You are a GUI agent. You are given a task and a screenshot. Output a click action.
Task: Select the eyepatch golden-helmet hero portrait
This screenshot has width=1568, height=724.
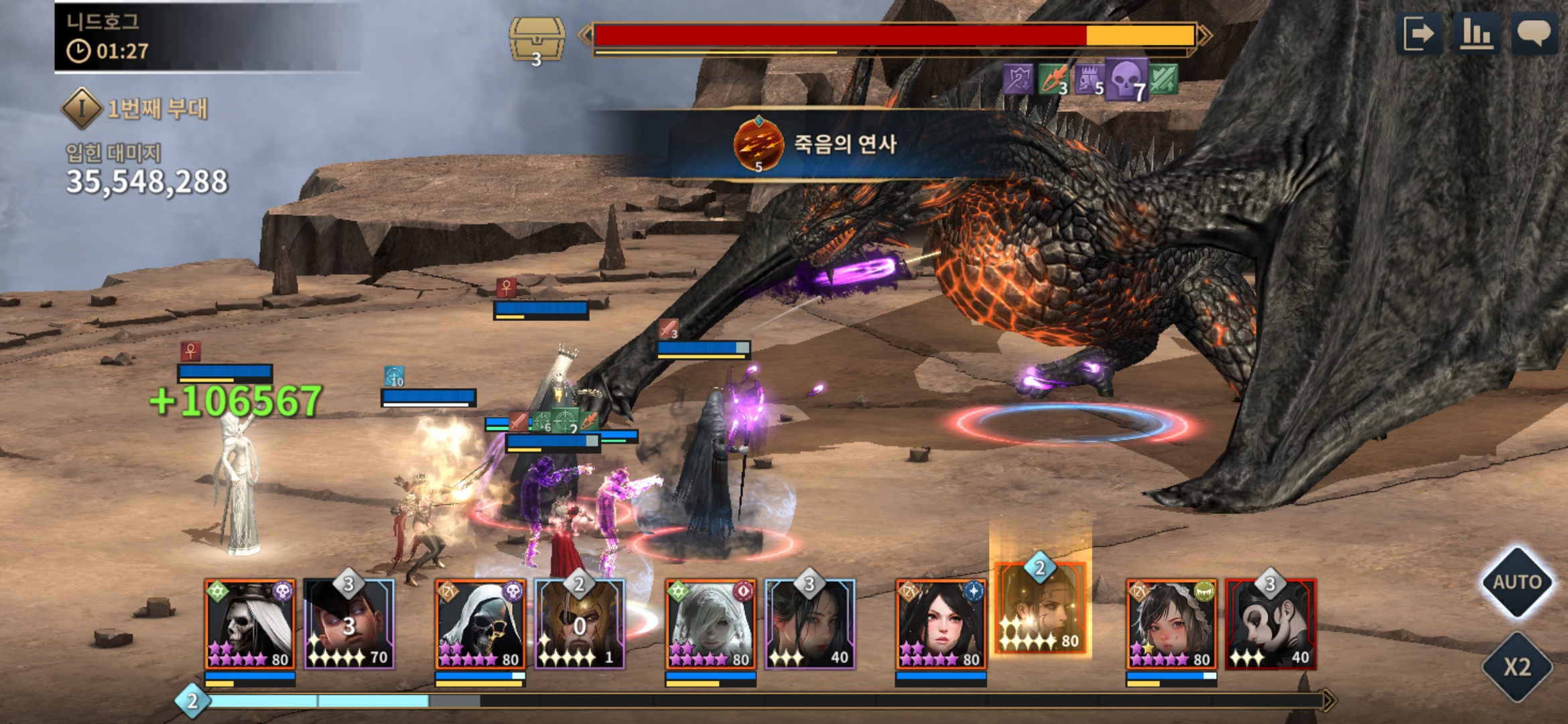[x=580, y=624]
